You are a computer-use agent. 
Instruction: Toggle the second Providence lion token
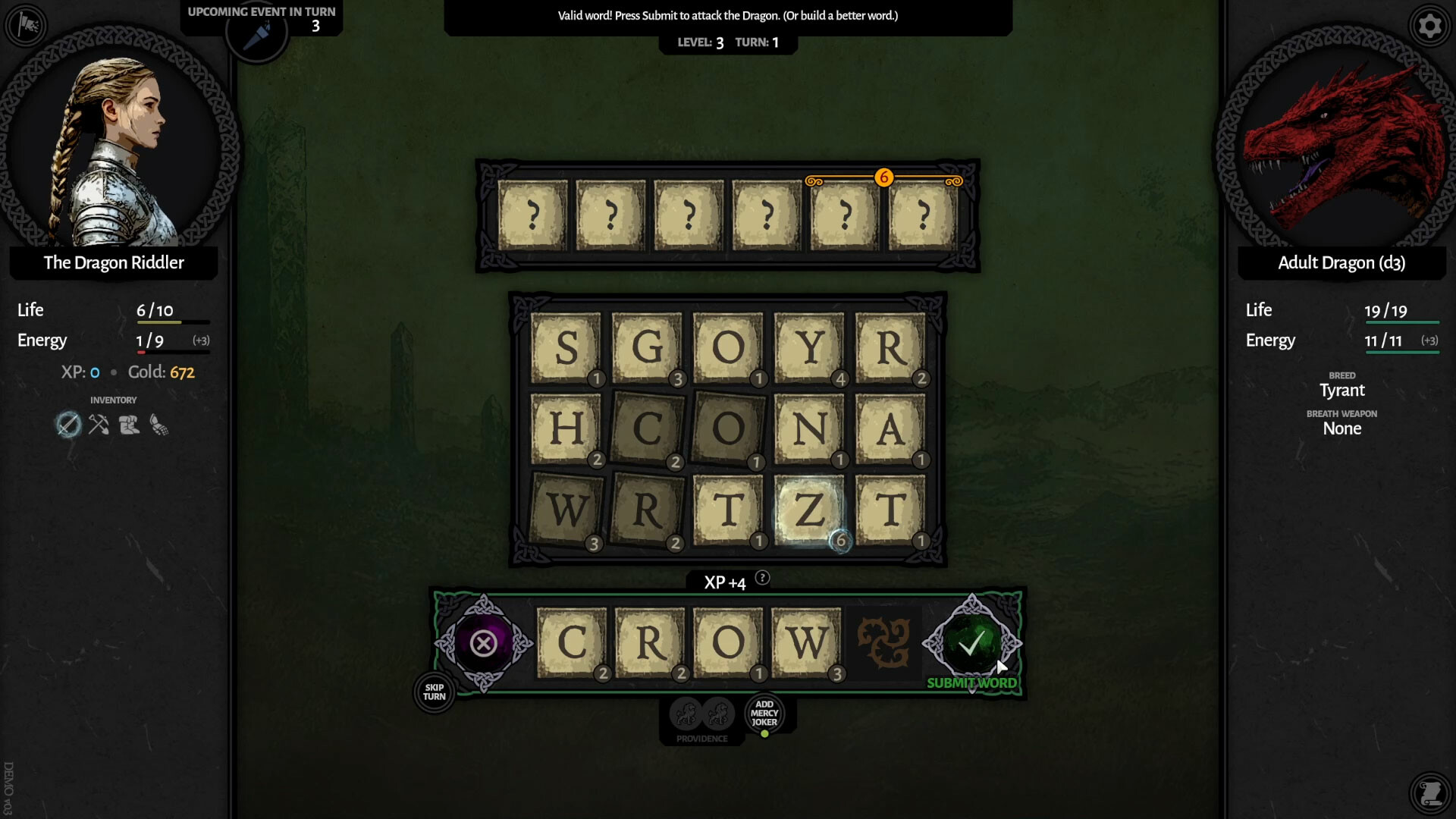[717, 713]
